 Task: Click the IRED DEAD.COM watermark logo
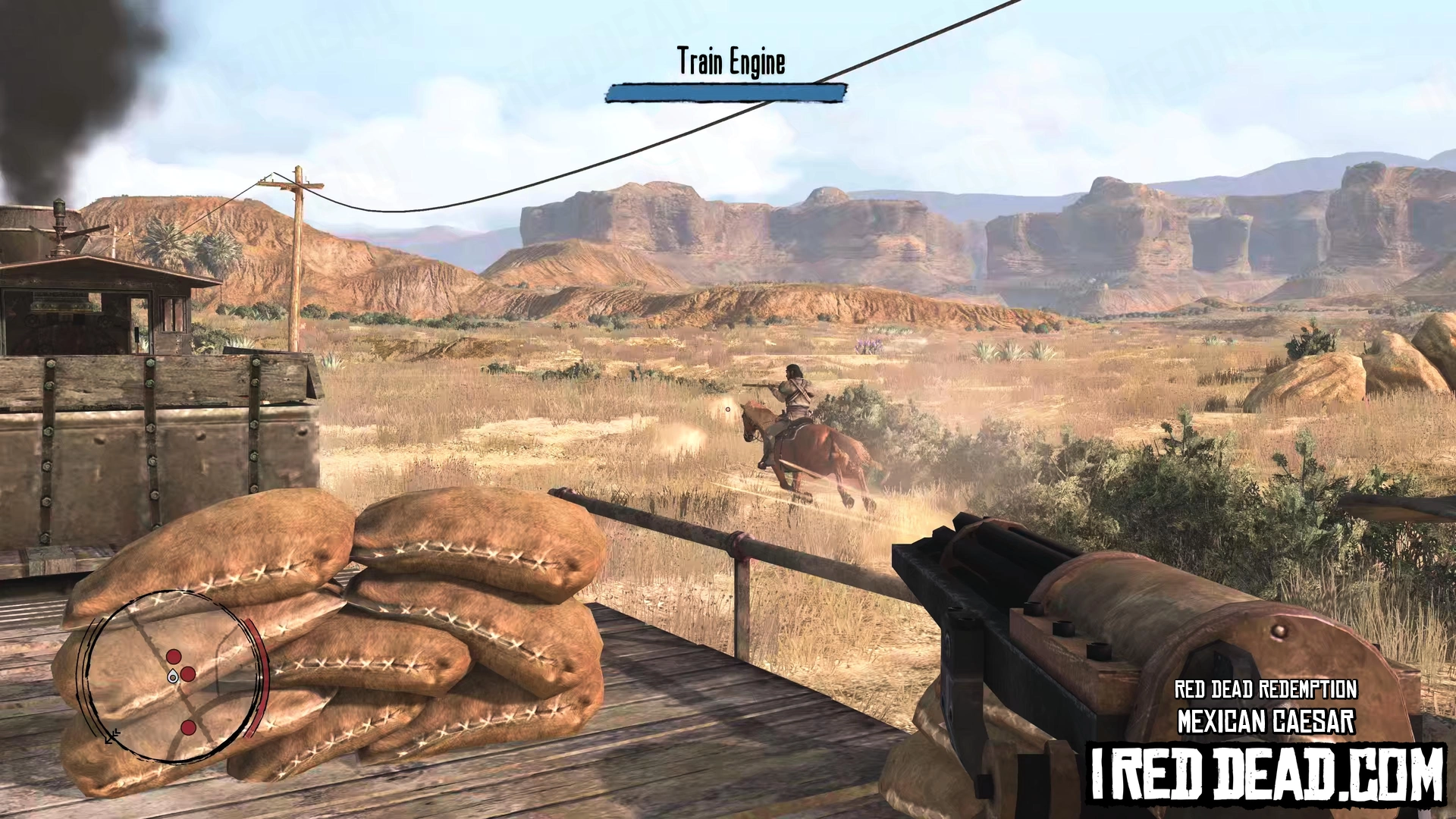pyautogui.click(x=1266, y=773)
